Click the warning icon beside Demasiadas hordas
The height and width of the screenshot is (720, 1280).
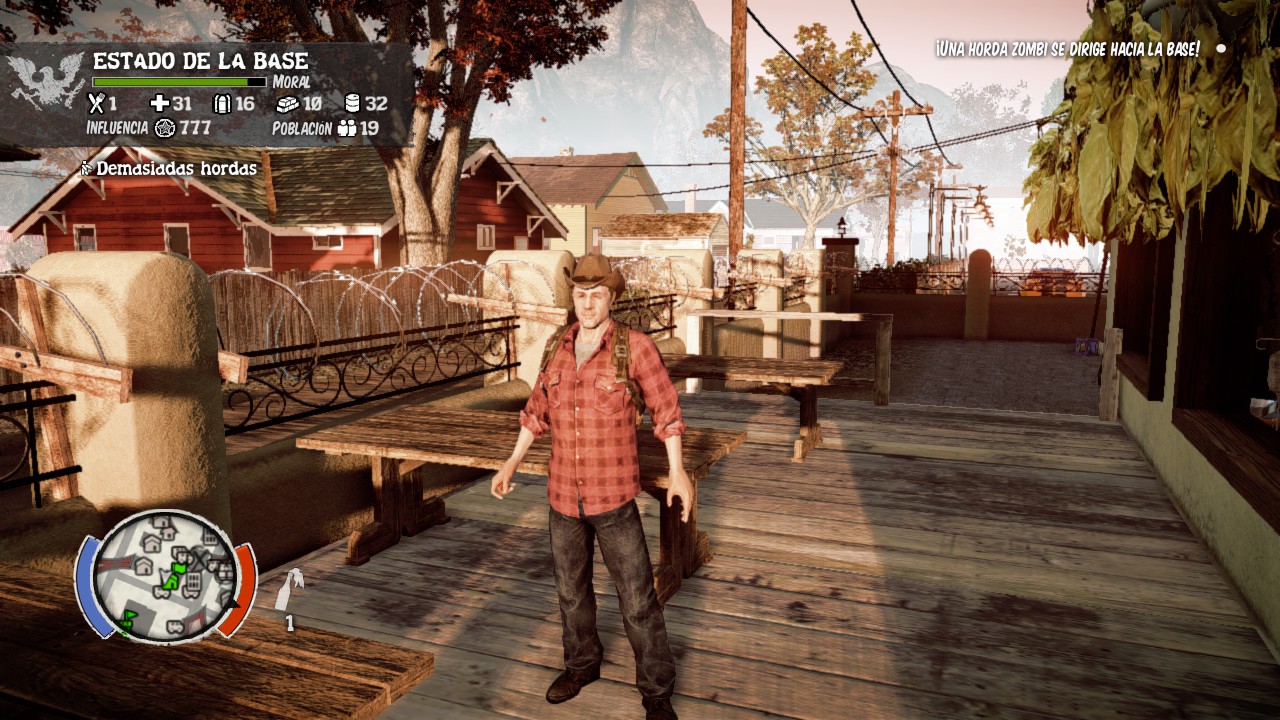click(86, 168)
